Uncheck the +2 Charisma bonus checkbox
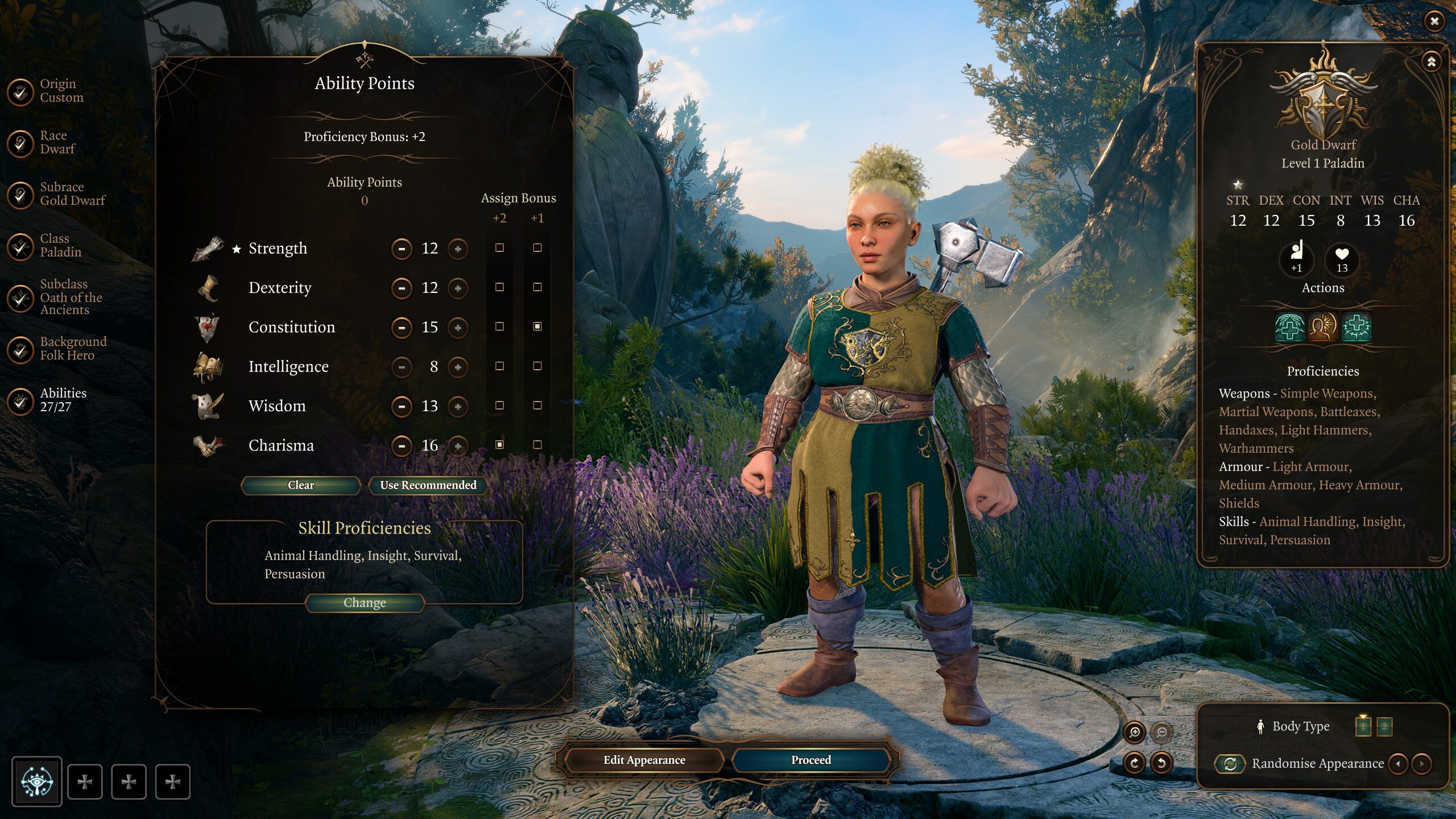This screenshot has width=1456, height=819. pos(500,446)
